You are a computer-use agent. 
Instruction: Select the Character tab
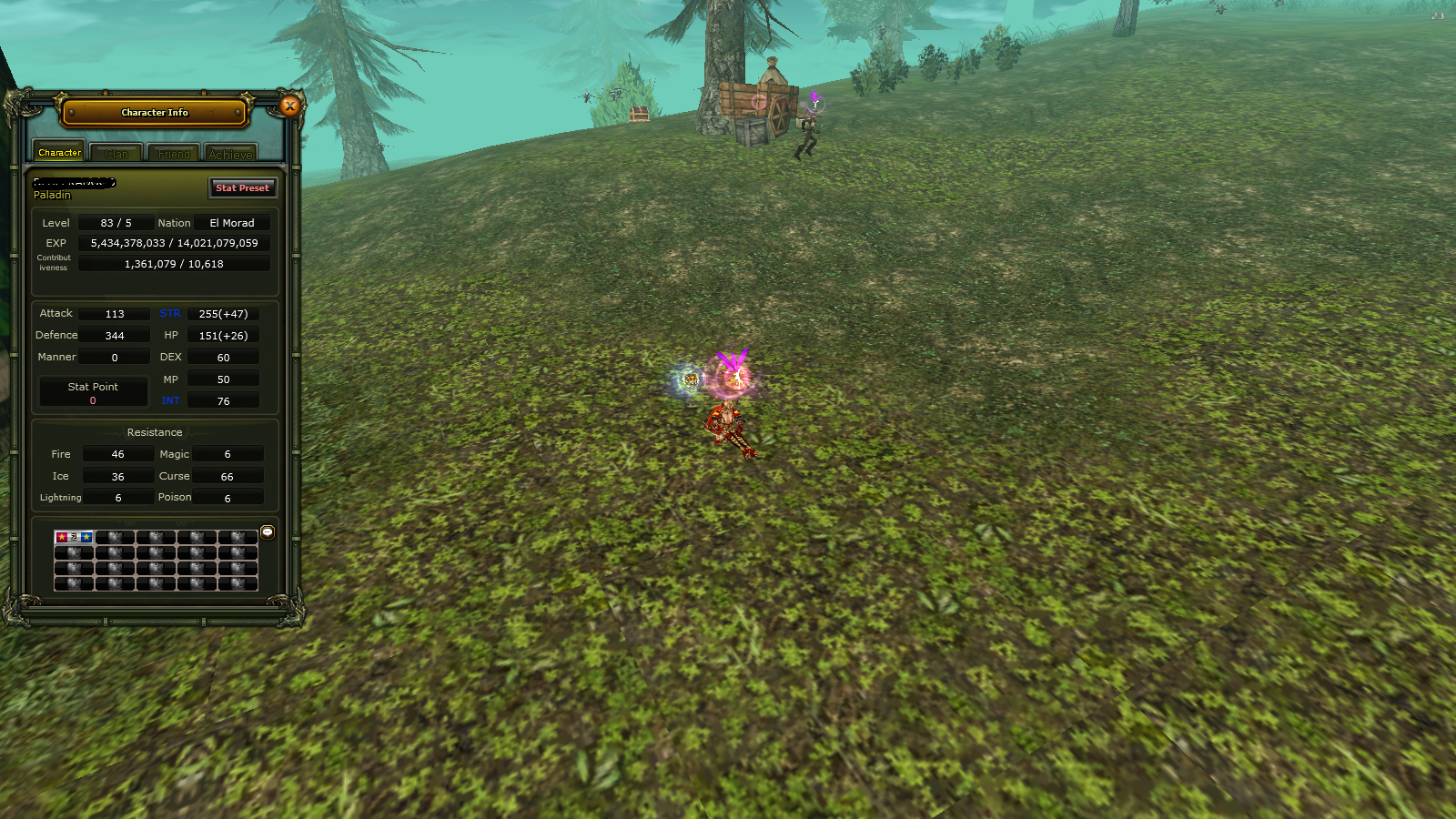(x=58, y=152)
